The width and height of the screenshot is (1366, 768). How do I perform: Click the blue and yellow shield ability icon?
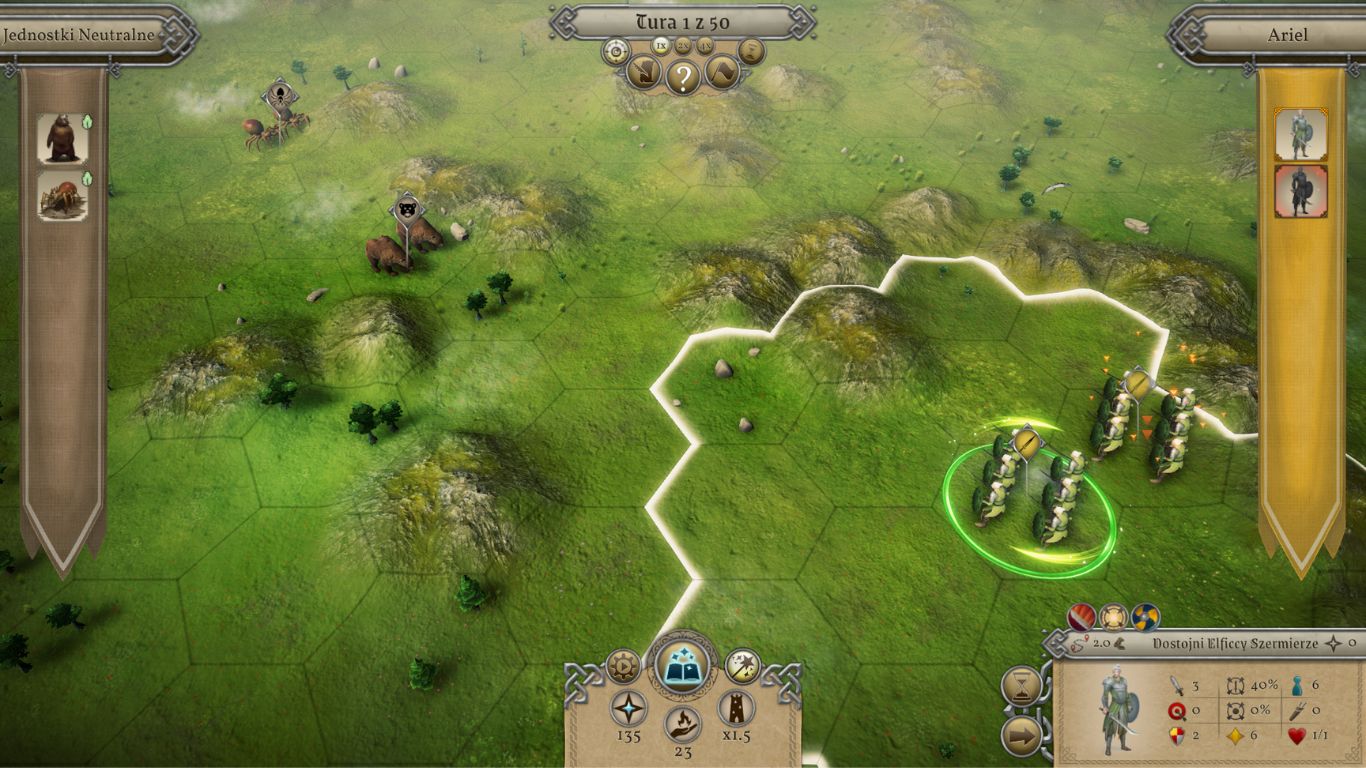pyautogui.click(x=1144, y=617)
